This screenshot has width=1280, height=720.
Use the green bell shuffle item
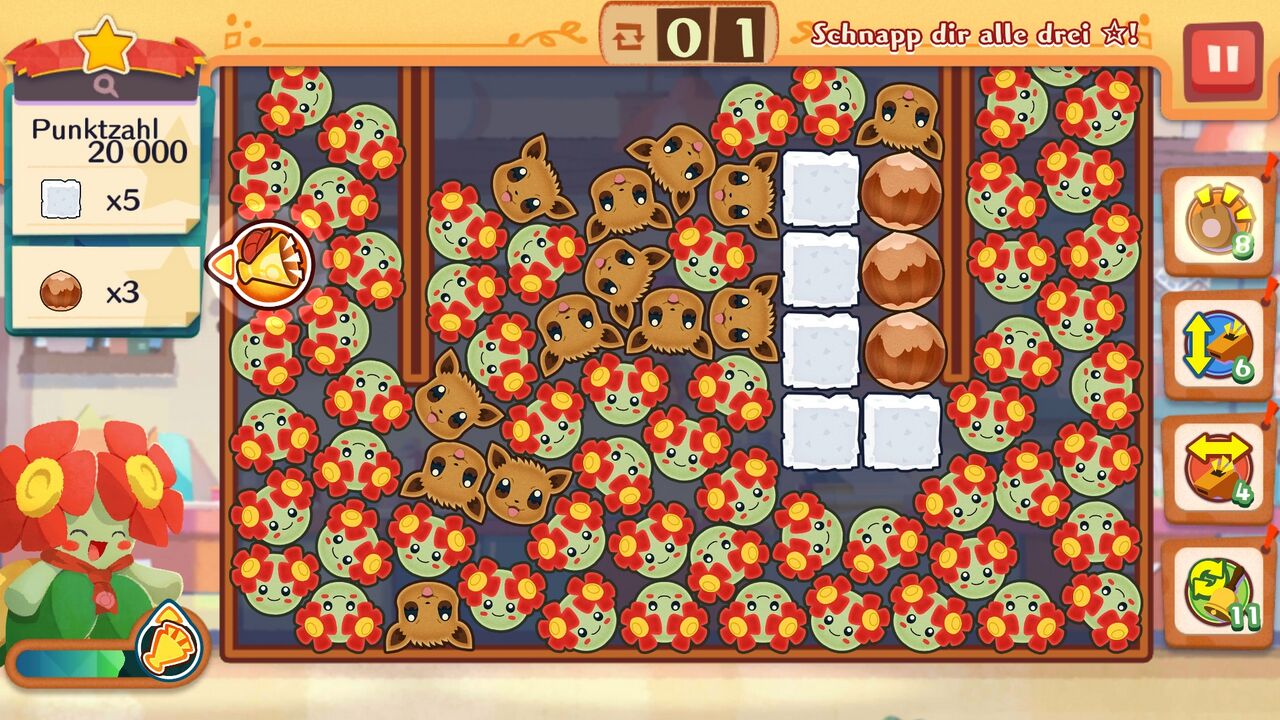pos(1216,592)
